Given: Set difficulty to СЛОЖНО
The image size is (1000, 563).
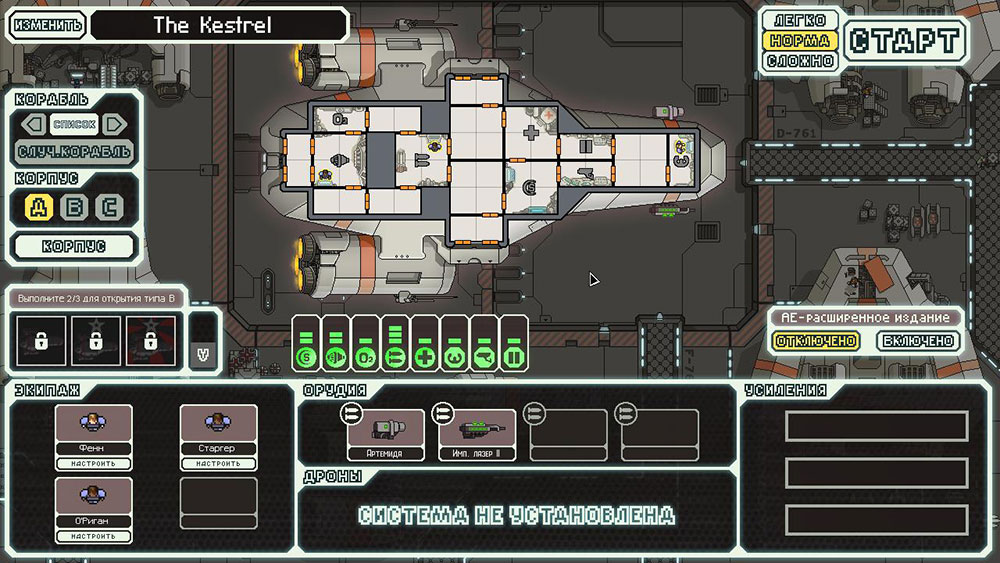Looking at the screenshot, I should coord(798,61).
